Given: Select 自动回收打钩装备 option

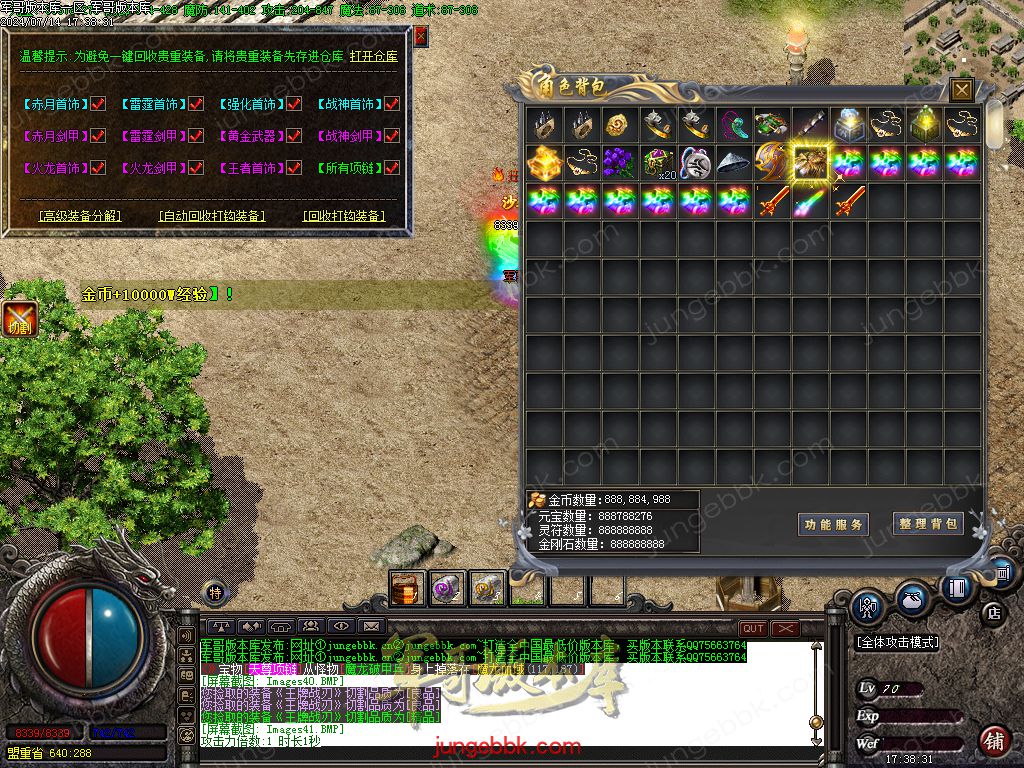Looking at the screenshot, I should [x=212, y=216].
